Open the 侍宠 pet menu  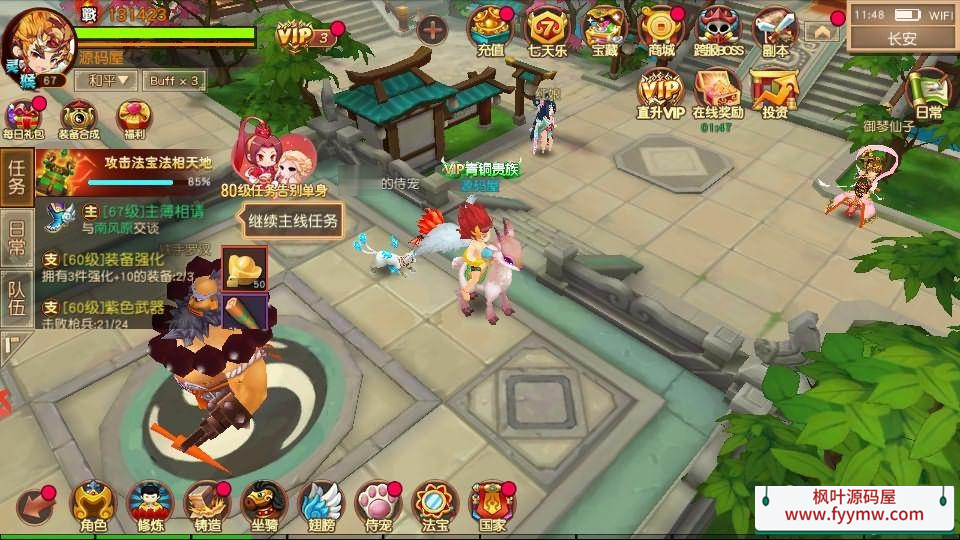point(378,506)
